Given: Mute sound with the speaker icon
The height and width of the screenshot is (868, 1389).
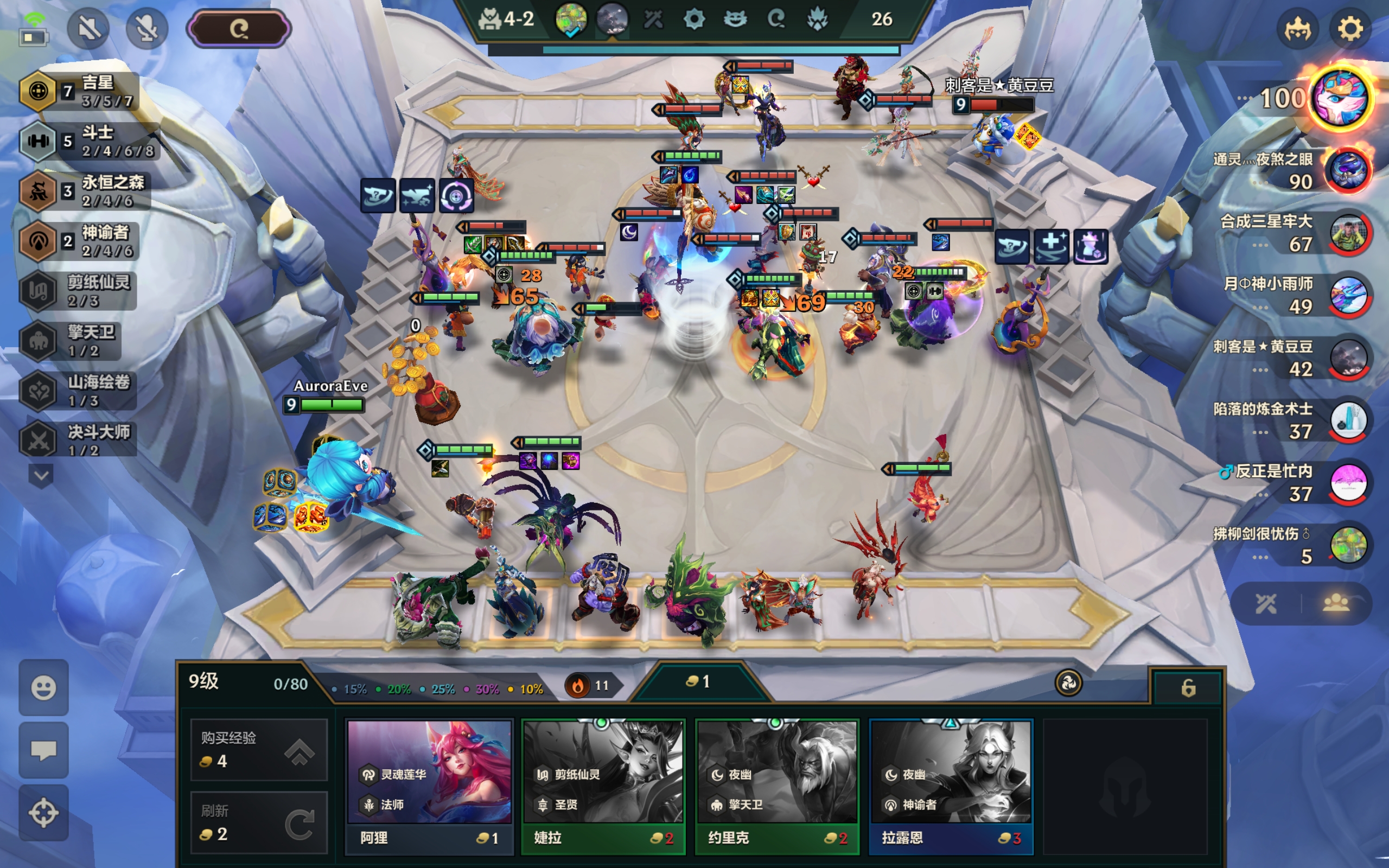Looking at the screenshot, I should (89, 29).
